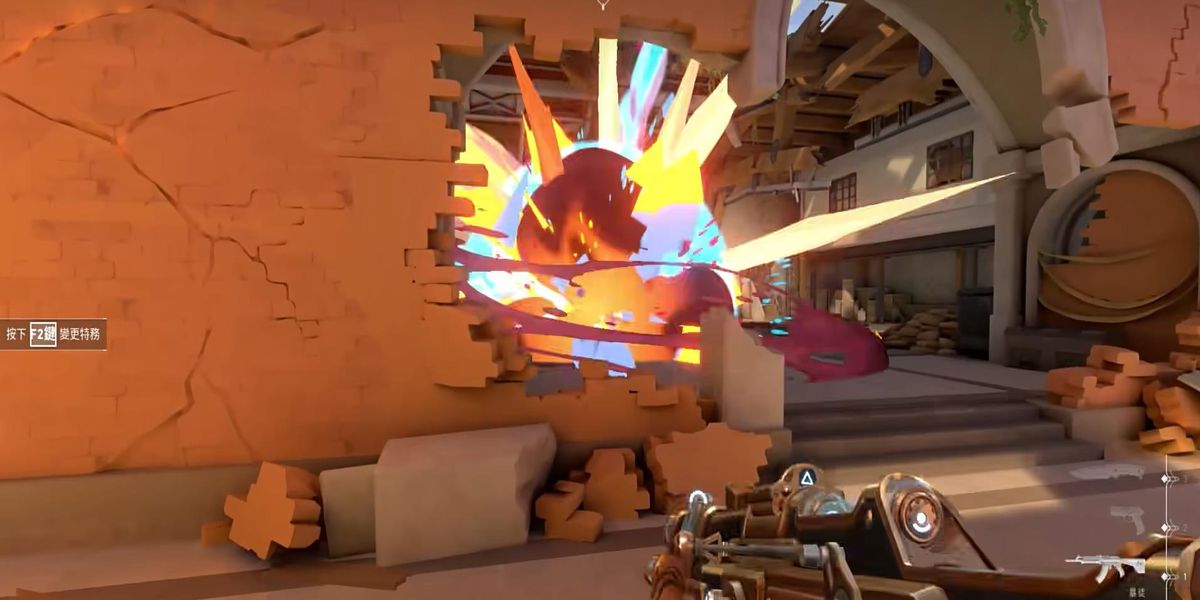Select the knife weapon slot

[x=1107, y=472]
